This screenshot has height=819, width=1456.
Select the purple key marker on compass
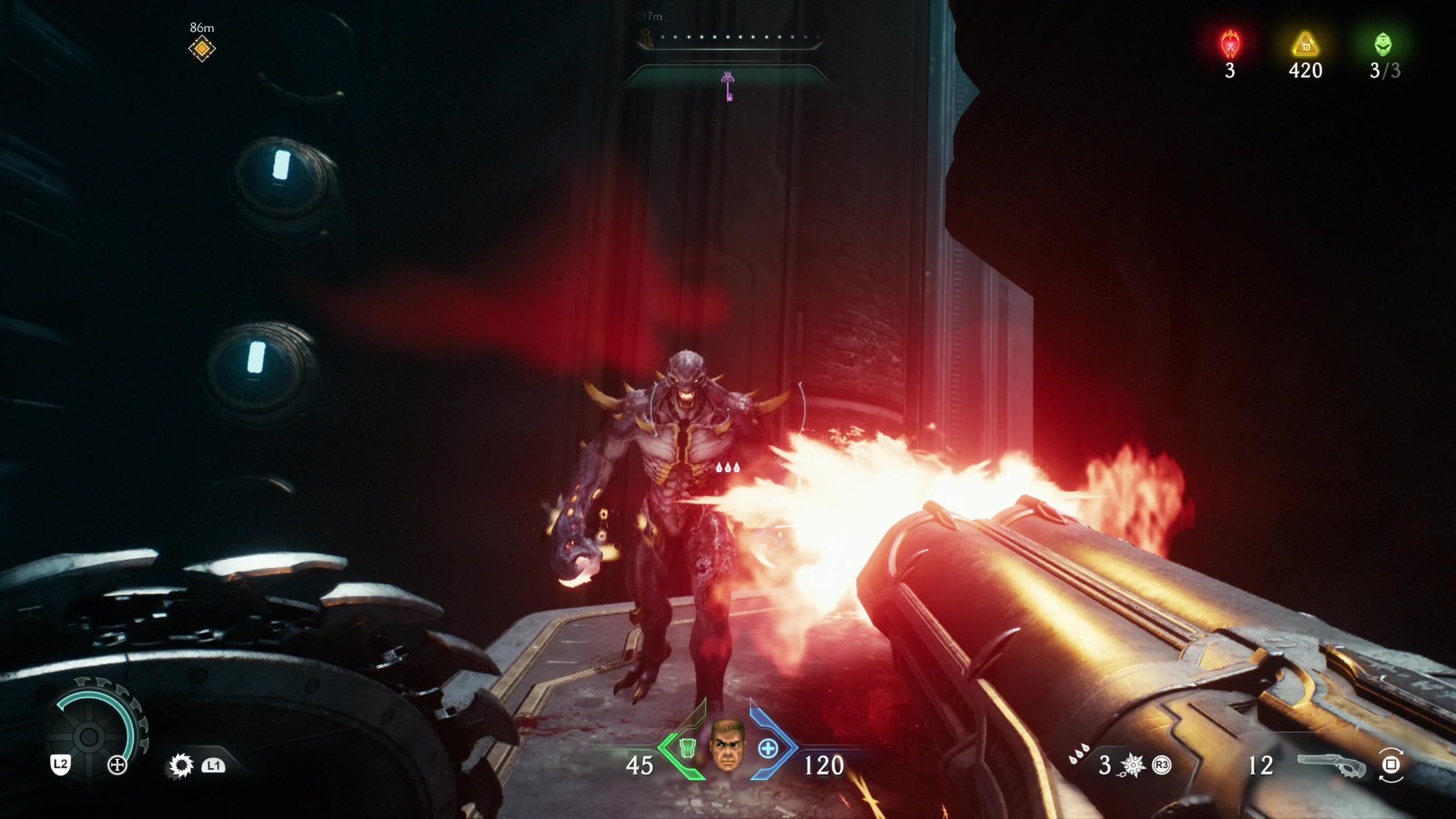click(x=728, y=86)
